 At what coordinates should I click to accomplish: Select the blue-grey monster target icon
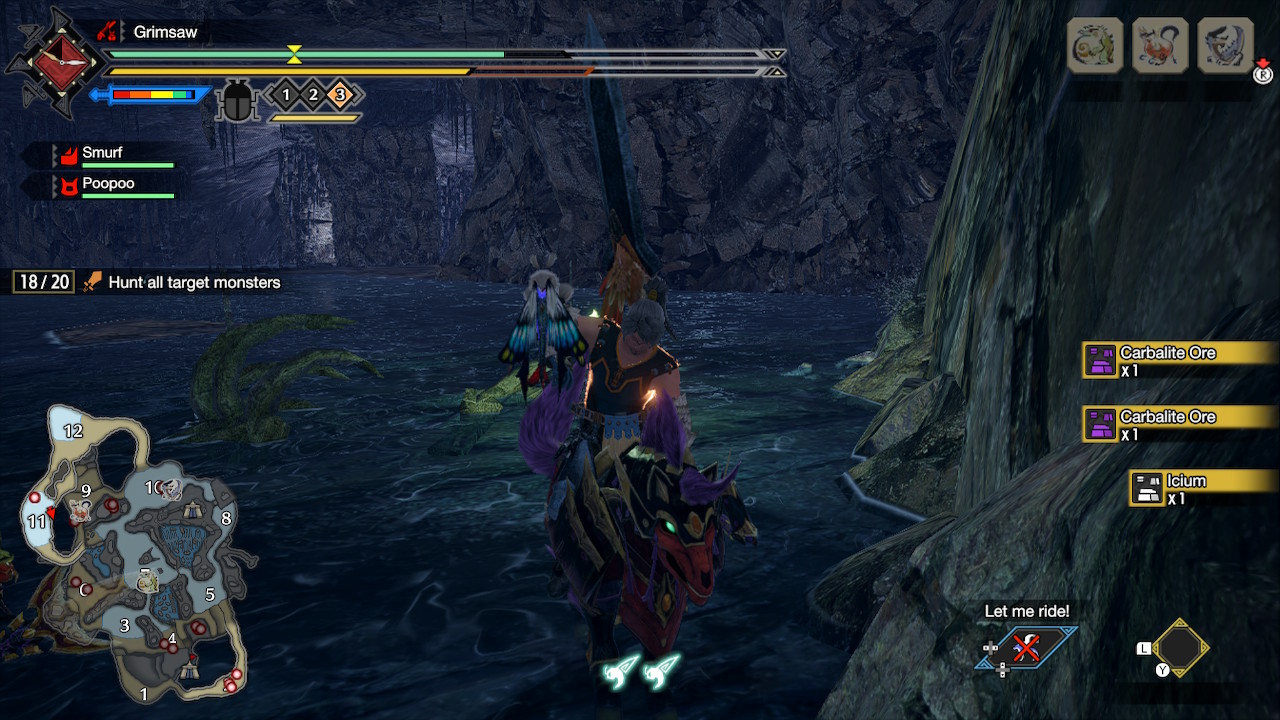coord(1225,45)
